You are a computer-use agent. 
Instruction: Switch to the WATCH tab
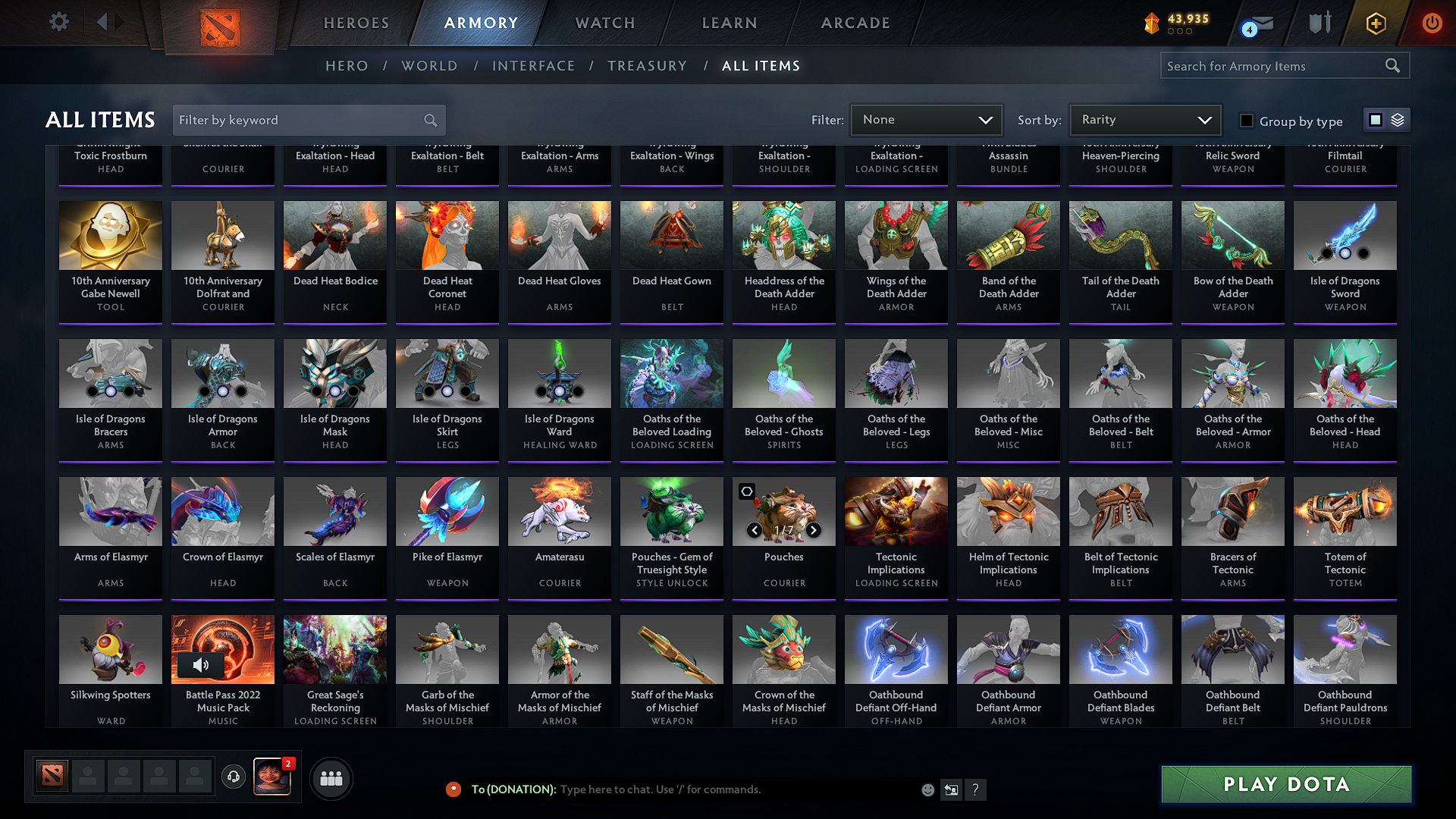click(604, 23)
